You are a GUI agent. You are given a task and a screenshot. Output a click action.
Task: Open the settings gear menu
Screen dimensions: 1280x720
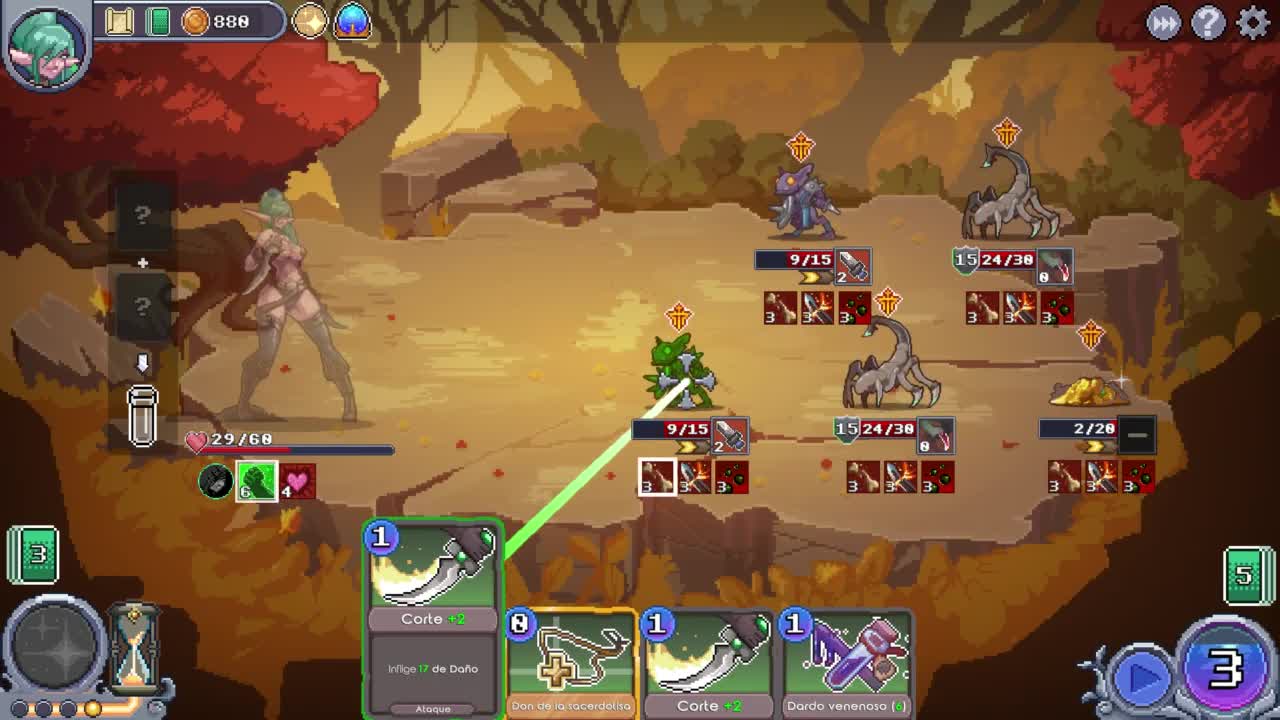pyautogui.click(x=1252, y=22)
